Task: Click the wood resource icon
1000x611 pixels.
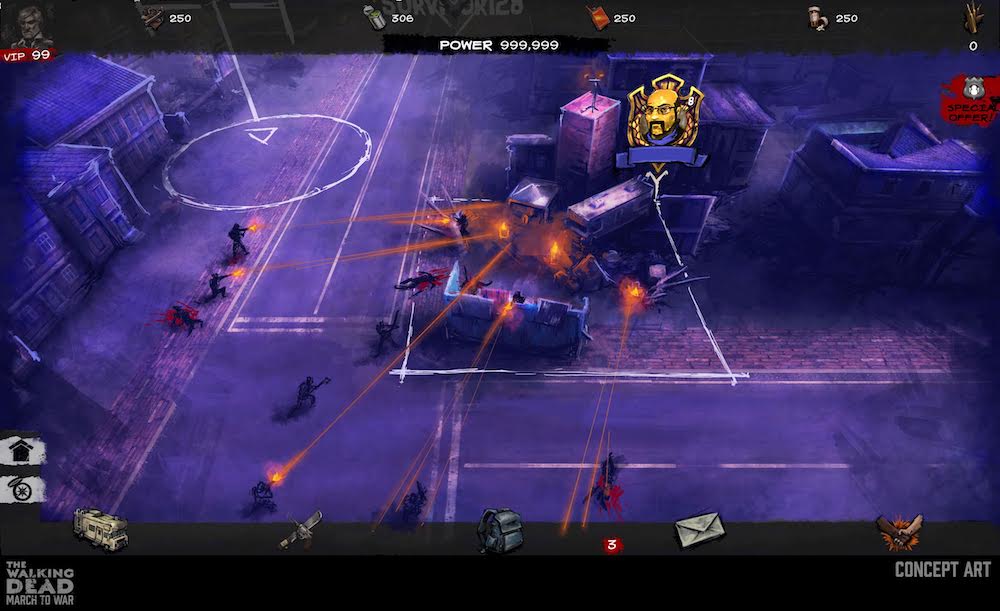Action: (x=153, y=18)
